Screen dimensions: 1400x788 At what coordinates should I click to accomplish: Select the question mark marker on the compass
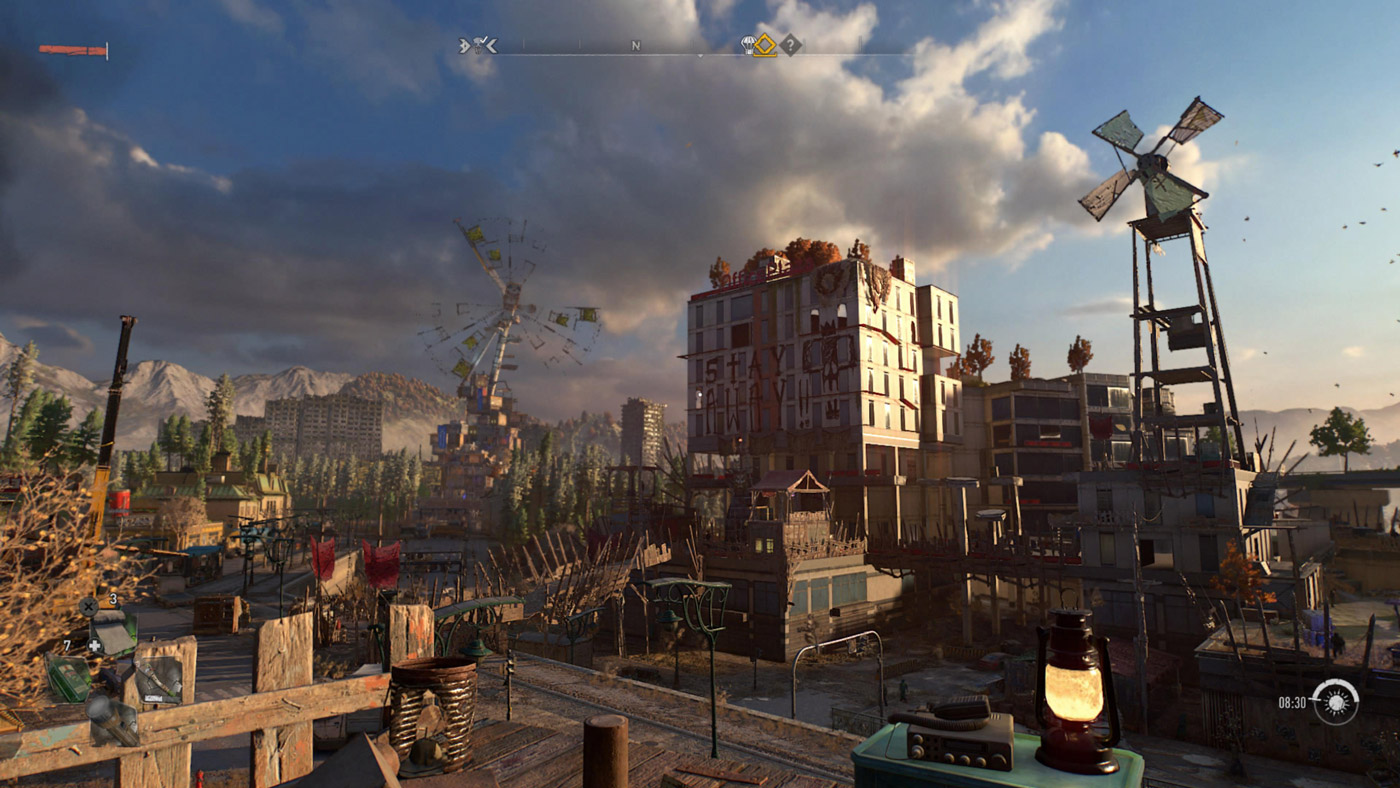[790, 45]
